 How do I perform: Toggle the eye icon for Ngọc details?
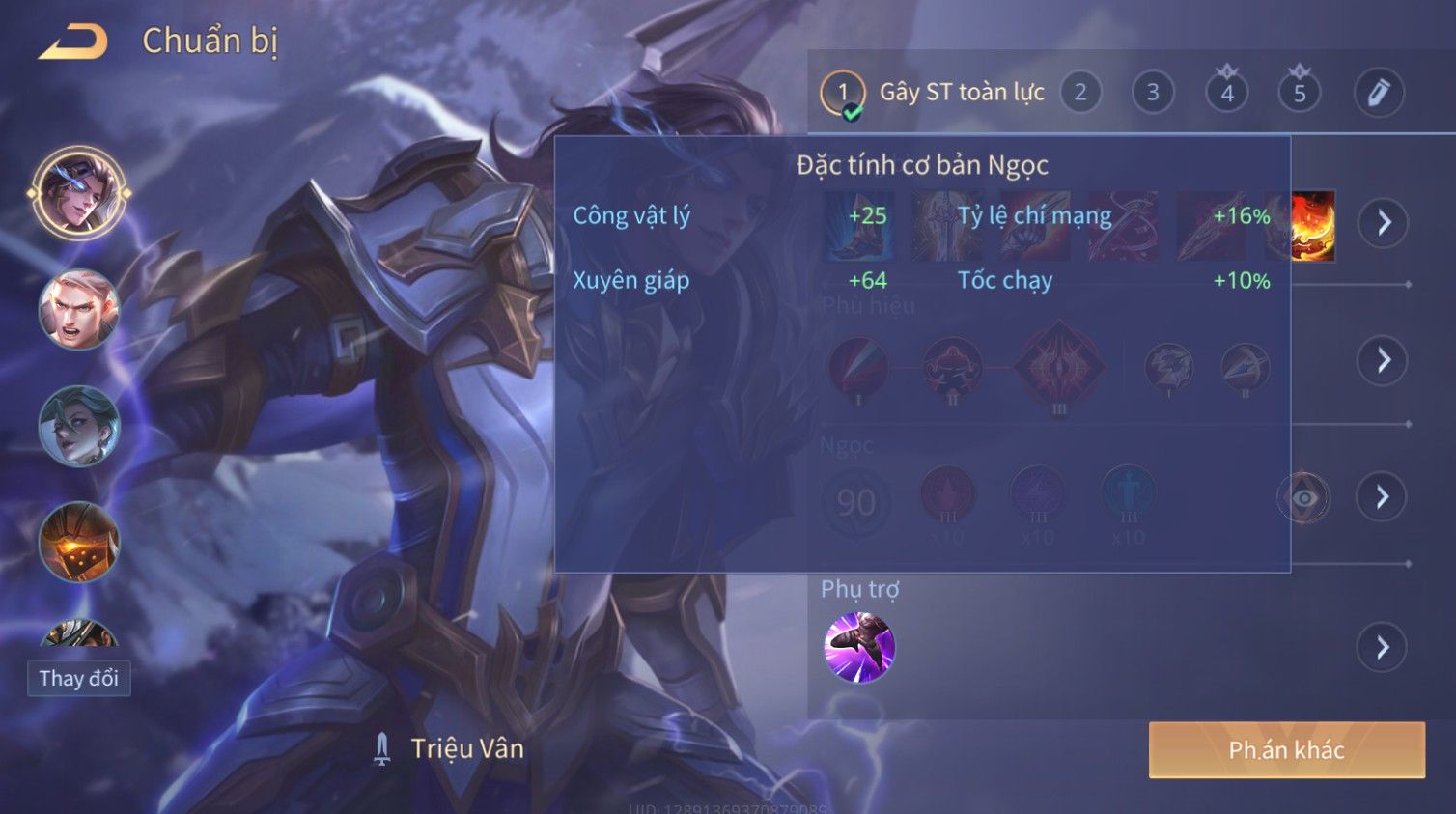pos(1303,498)
